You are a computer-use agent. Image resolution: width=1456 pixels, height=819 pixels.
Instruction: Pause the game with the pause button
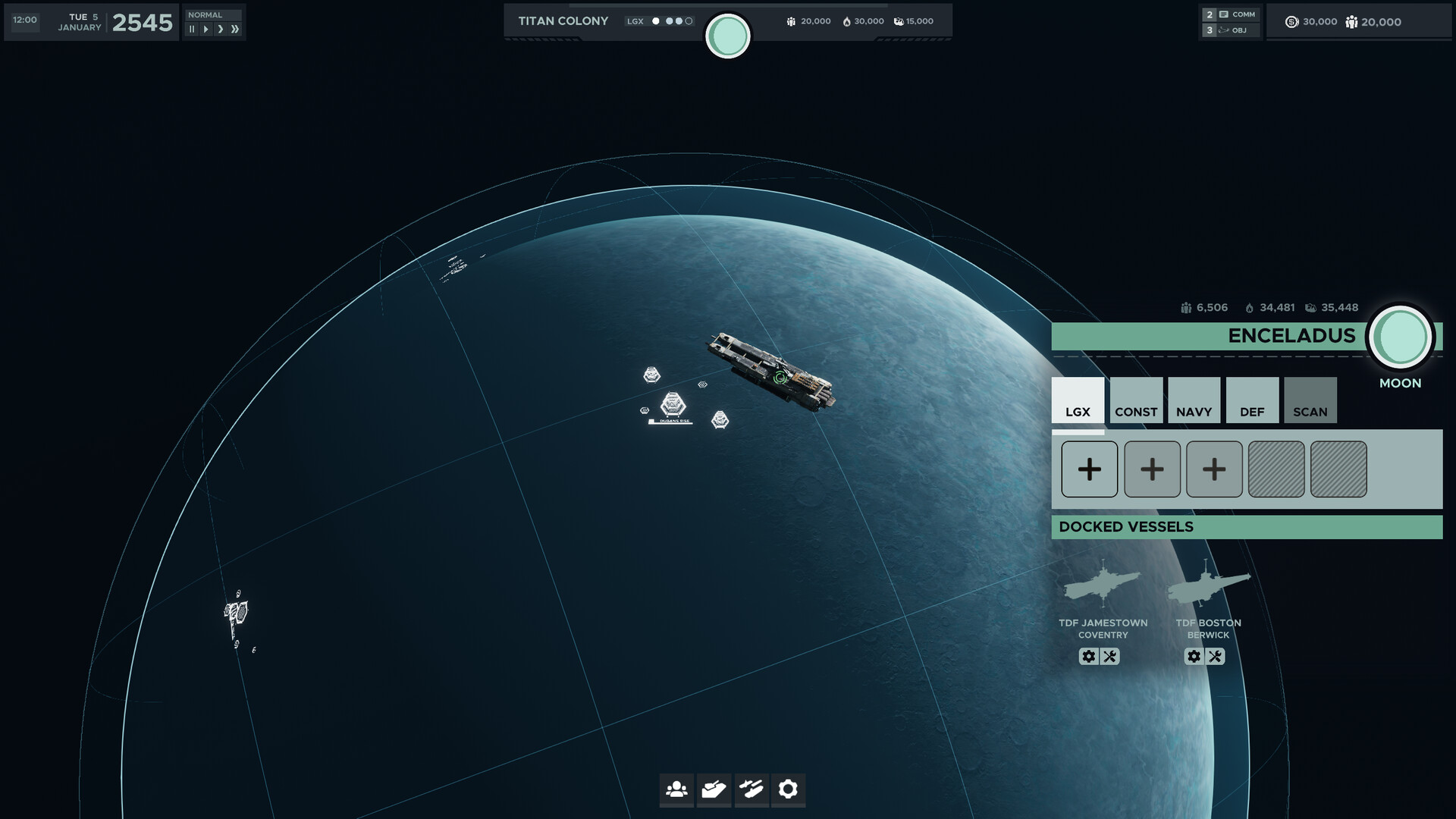click(x=192, y=28)
